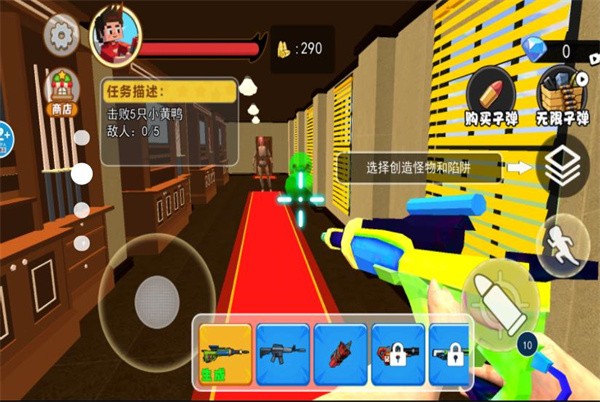The height and width of the screenshot is (402, 600).
Task: Open the stacked layers create-monsters button
Action: [x=563, y=167]
